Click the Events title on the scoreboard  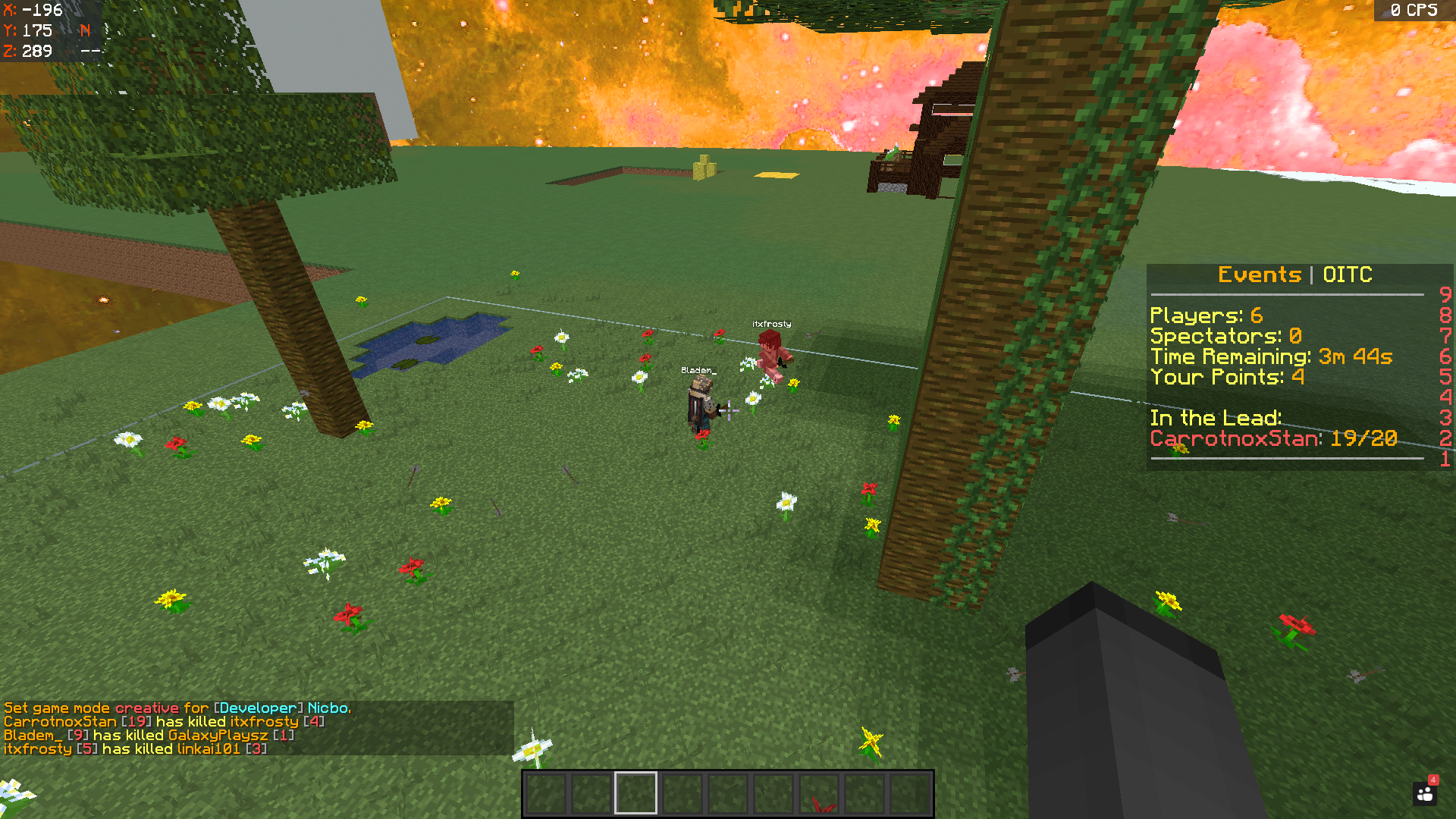click(1259, 275)
